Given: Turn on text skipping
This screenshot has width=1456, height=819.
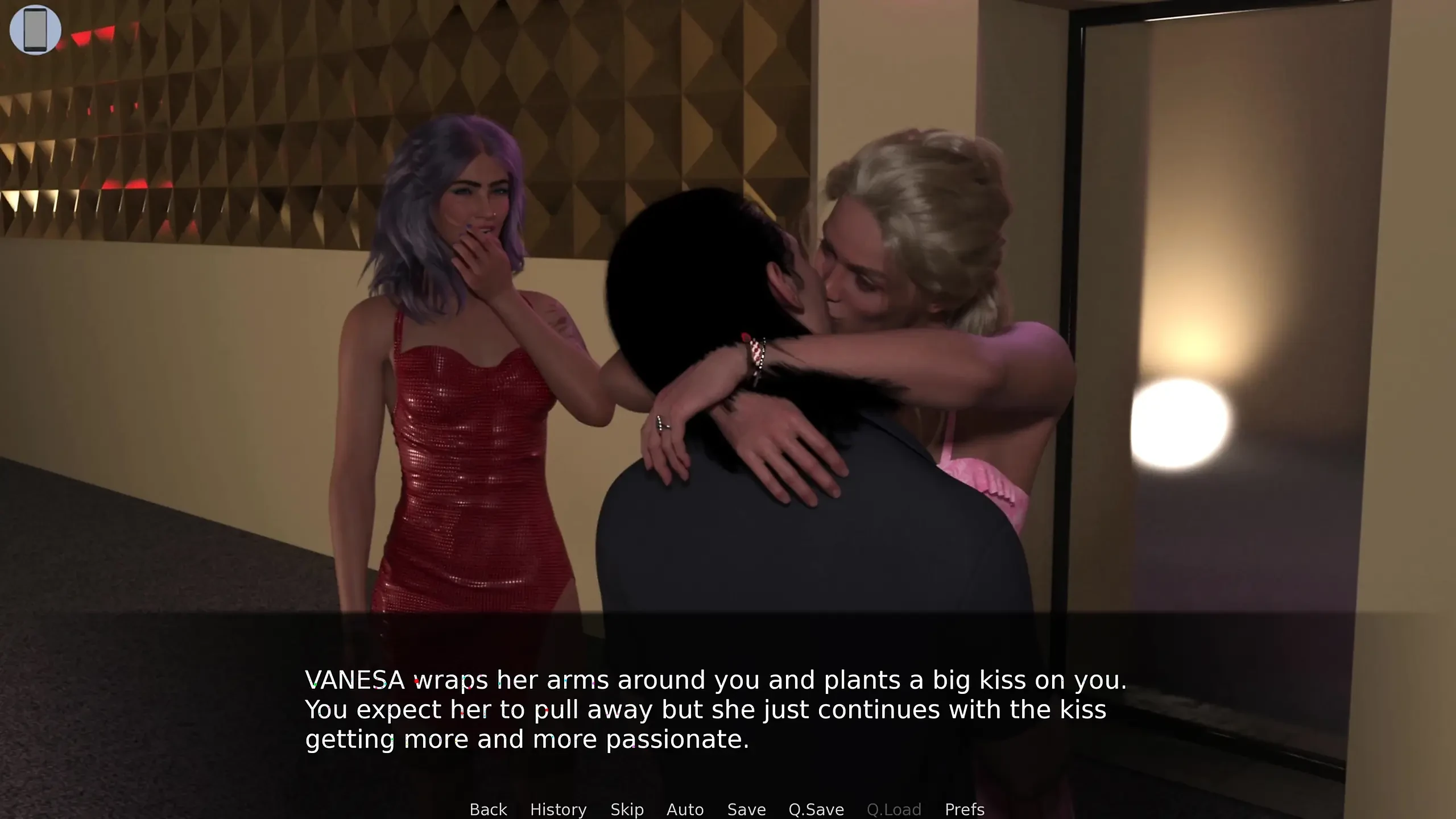Looking at the screenshot, I should click(x=627, y=809).
